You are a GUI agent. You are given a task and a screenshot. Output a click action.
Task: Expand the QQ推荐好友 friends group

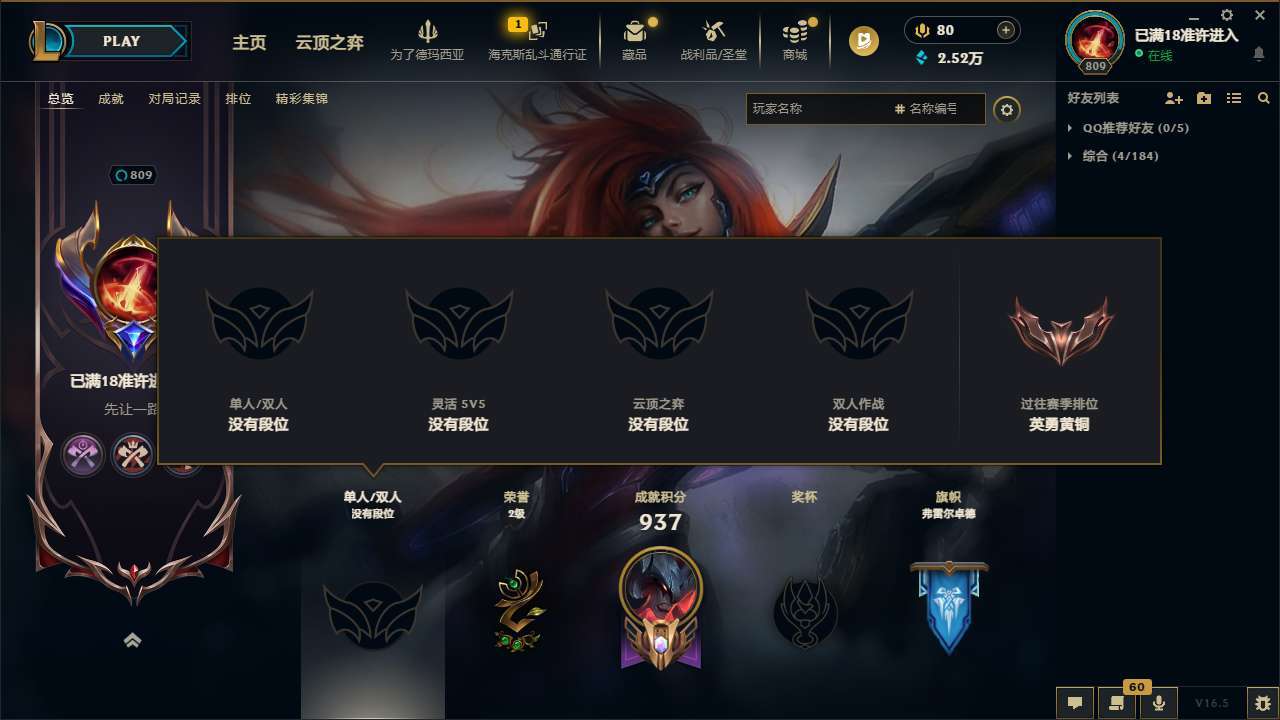[x=1069, y=128]
